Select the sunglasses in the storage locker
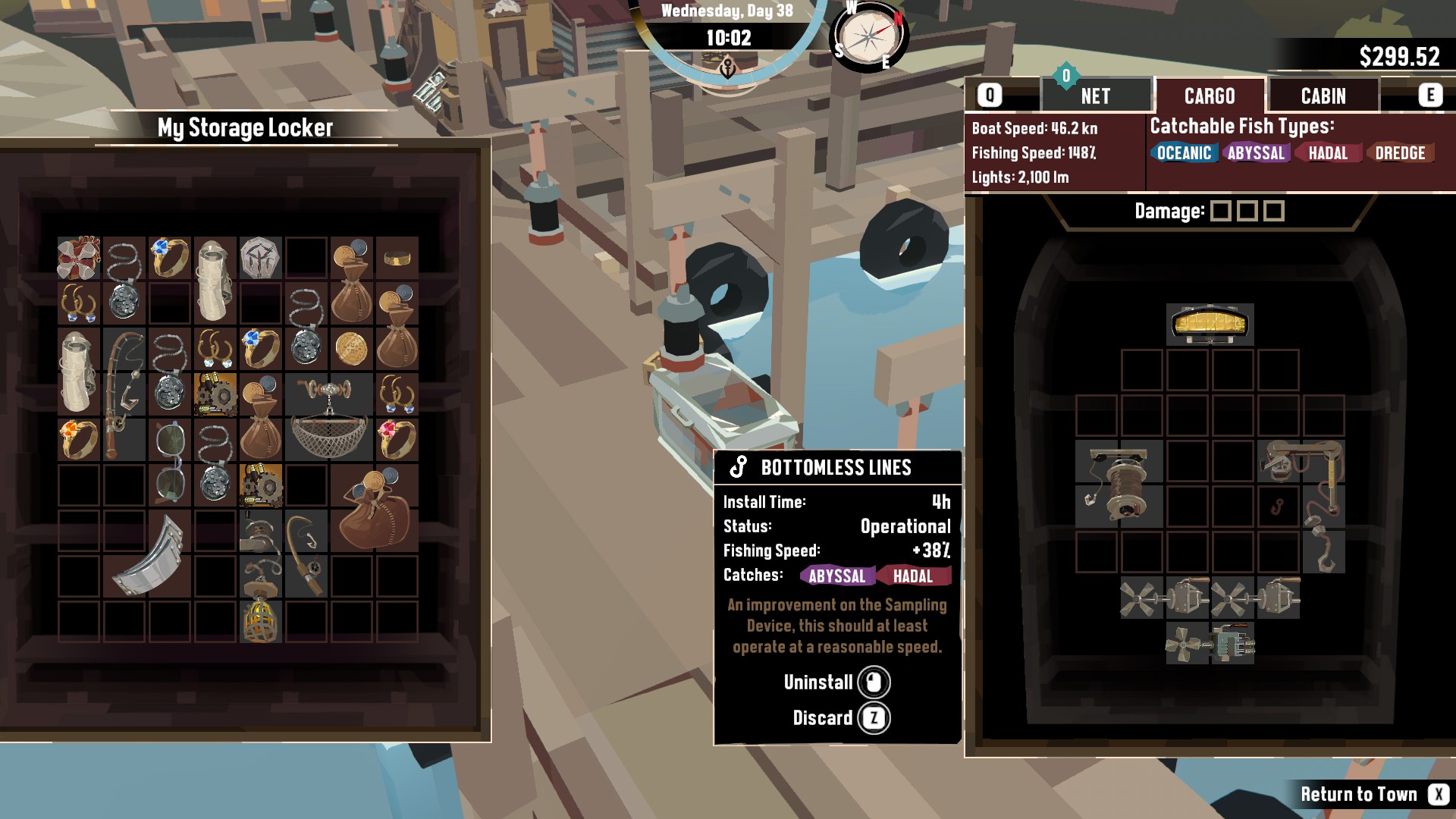Viewport: 1456px width, 819px height. click(x=169, y=463)
